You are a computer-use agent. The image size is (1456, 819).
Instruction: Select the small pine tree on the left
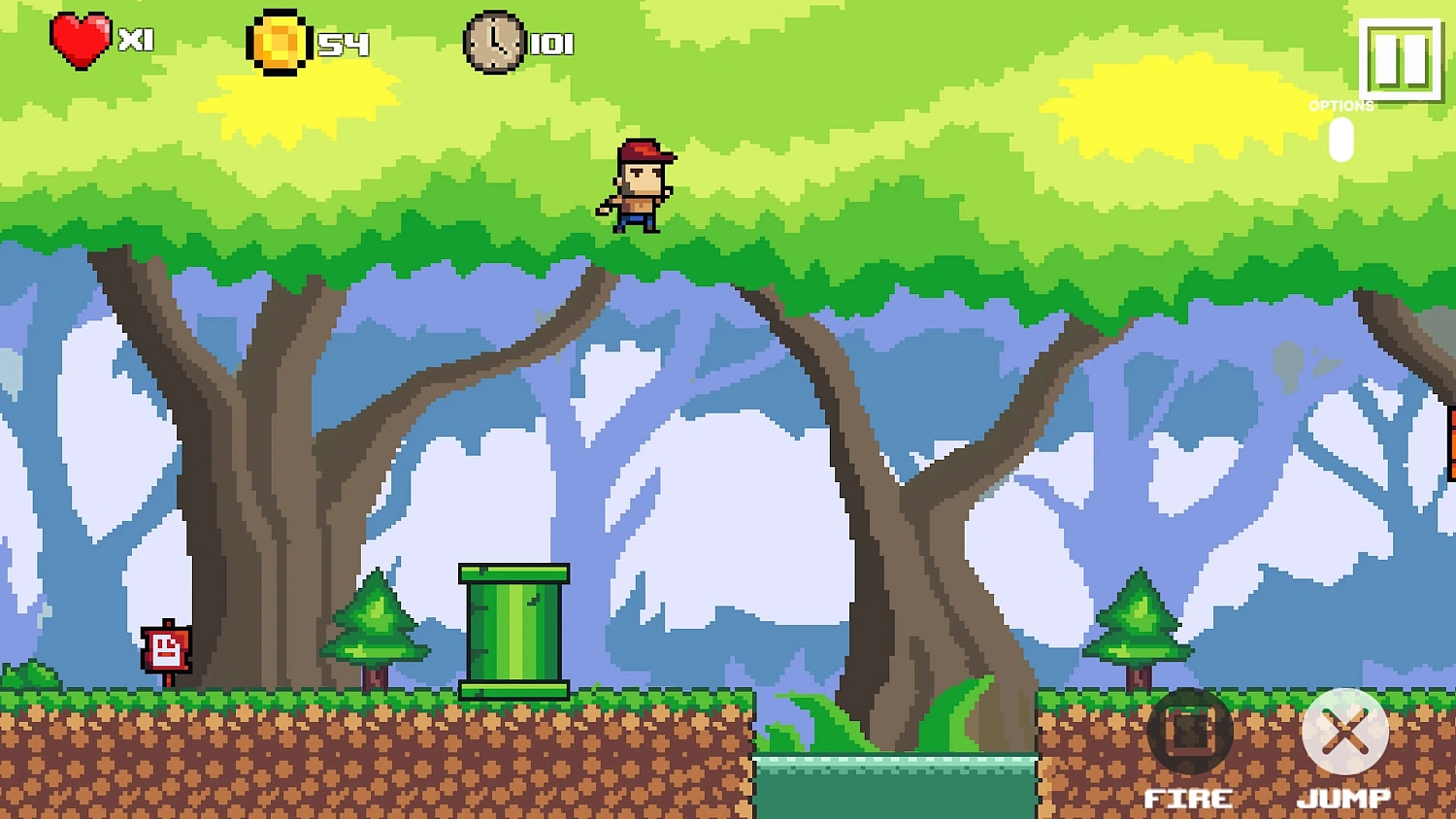pos(375,621)
